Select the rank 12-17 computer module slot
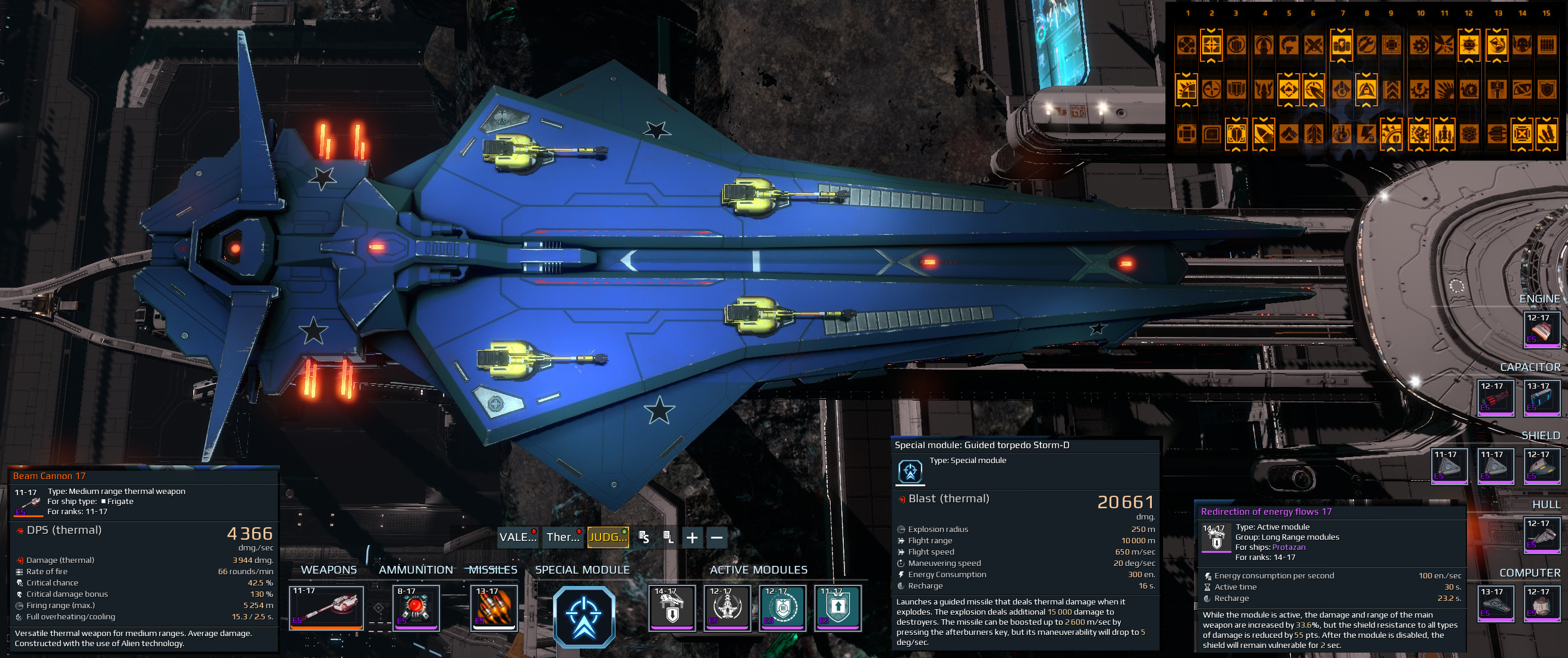1568x658 pixels. coord(1542,603)
